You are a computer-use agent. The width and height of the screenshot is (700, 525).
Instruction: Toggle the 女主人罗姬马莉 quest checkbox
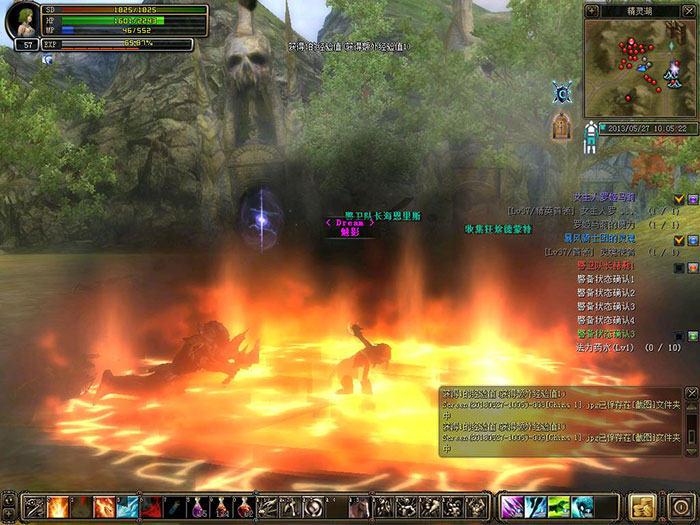pyautogui.click(x=679, y=199)
